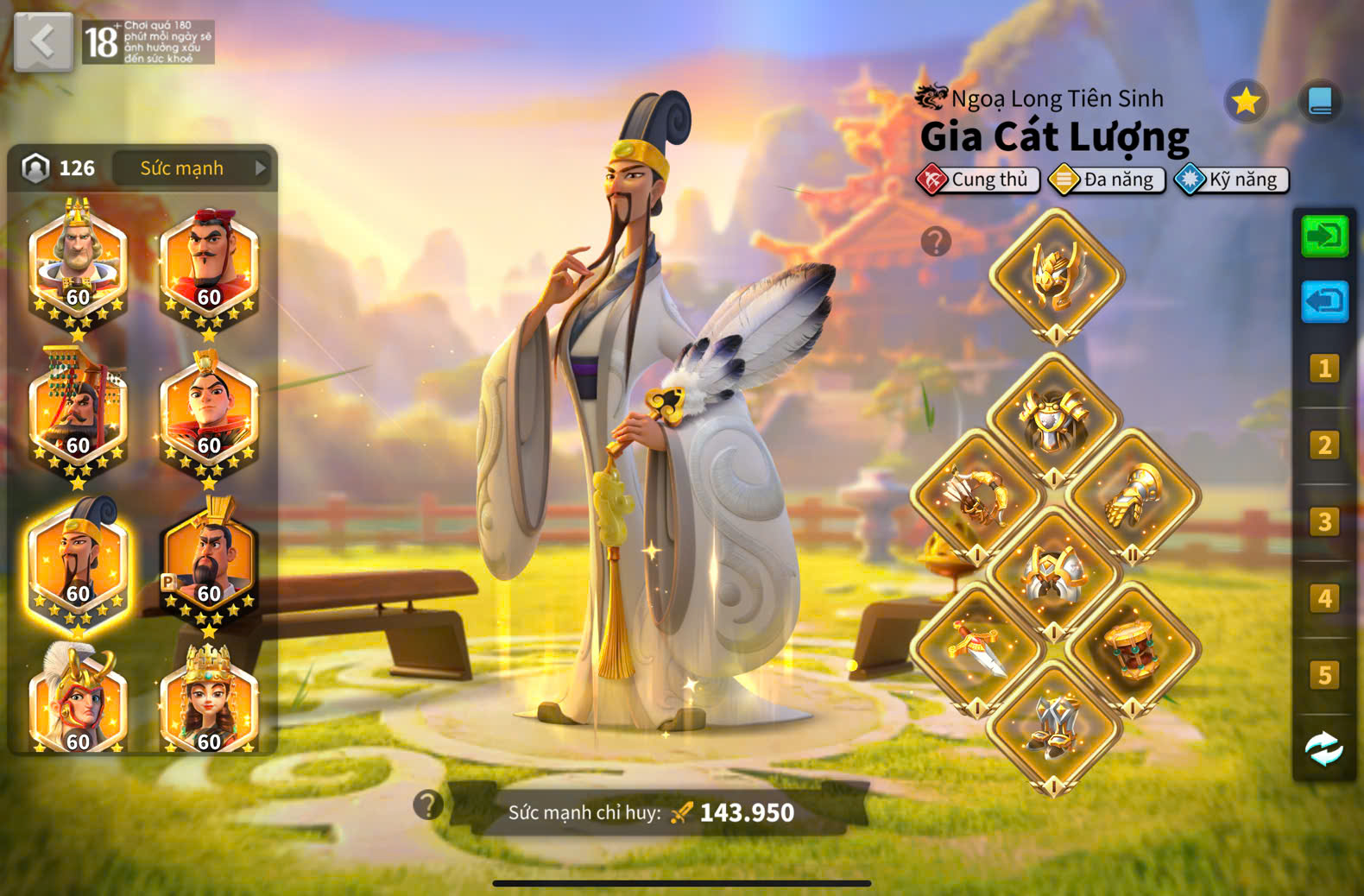The height and width of the screenshot is (896, 1364).
Task: Go back using the arrow button
Action: click(42, 41)
